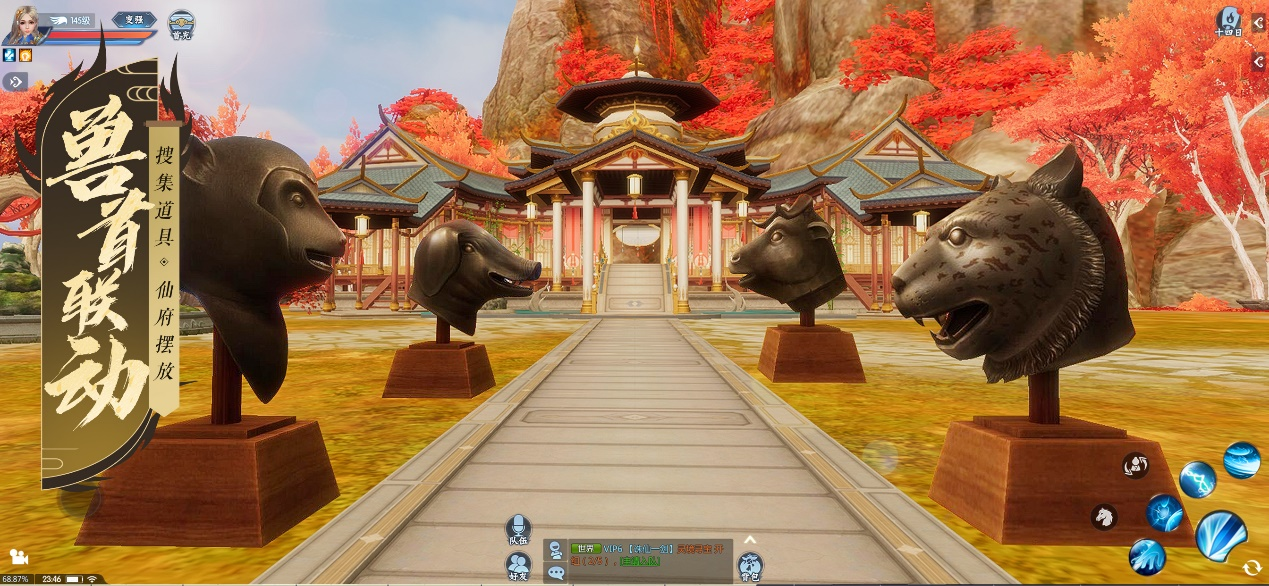Screen dimensions: 1269x586
Task: Open the 好友 friends list
Action: pyautogui.click(x=518, y=566)
